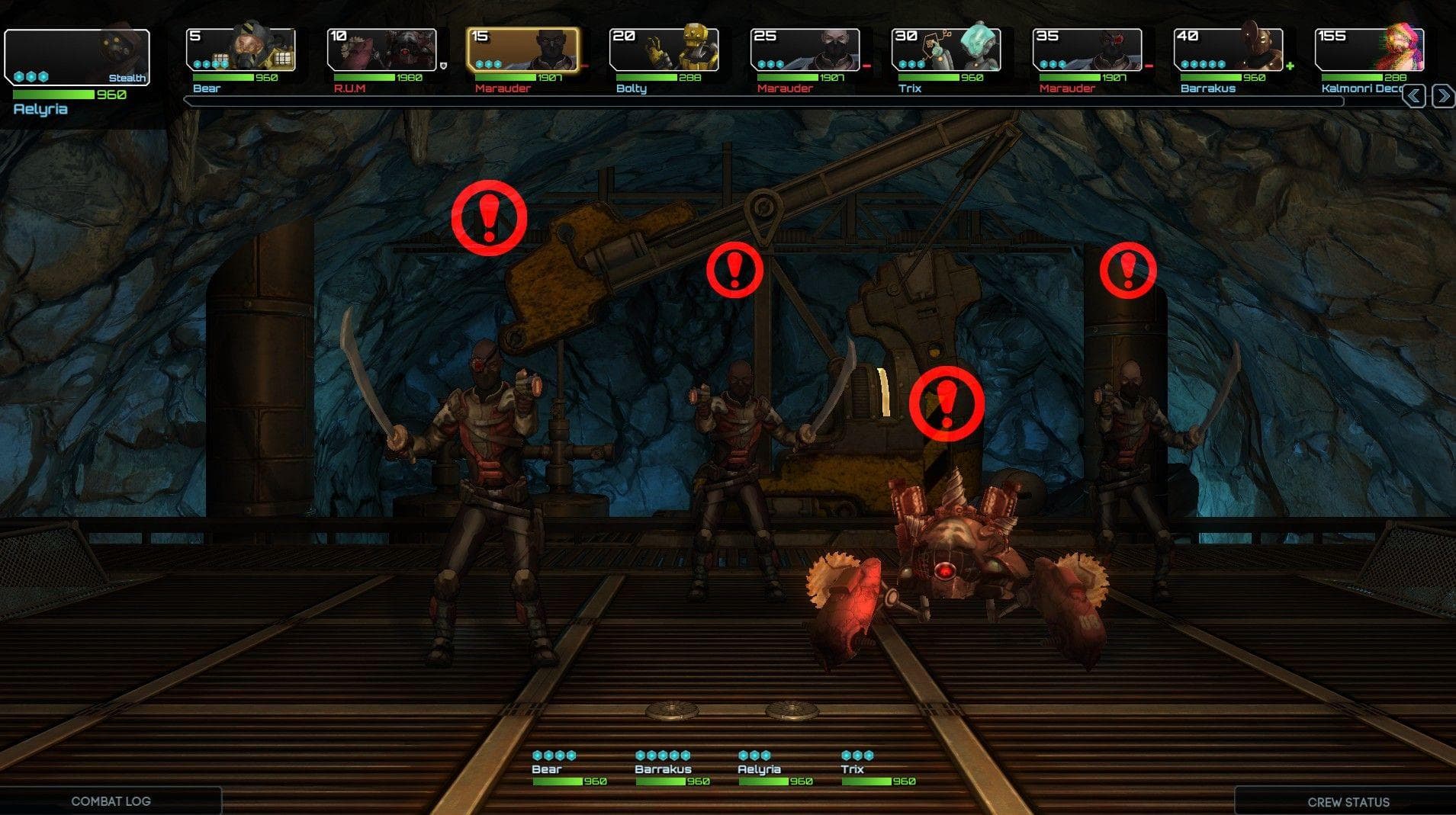Click the exclamation icon above the rightmost Marauder
This screenshot has height=815, width=1456.
tap(1127, 270)
